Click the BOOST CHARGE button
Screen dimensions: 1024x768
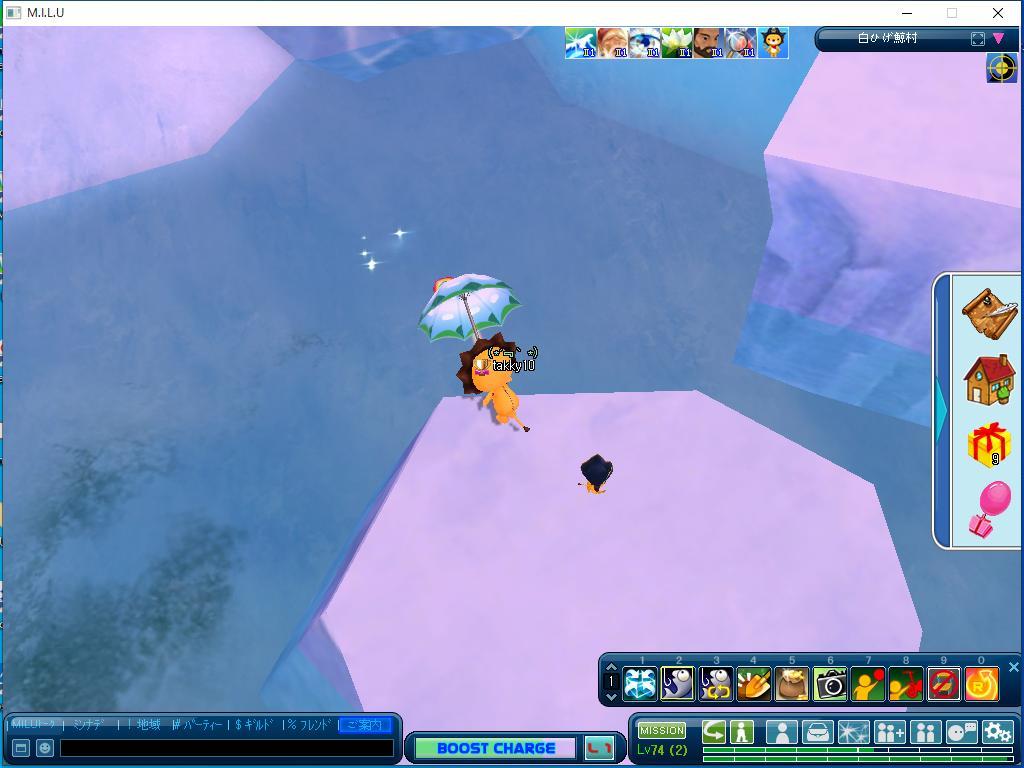pos(496,748)
